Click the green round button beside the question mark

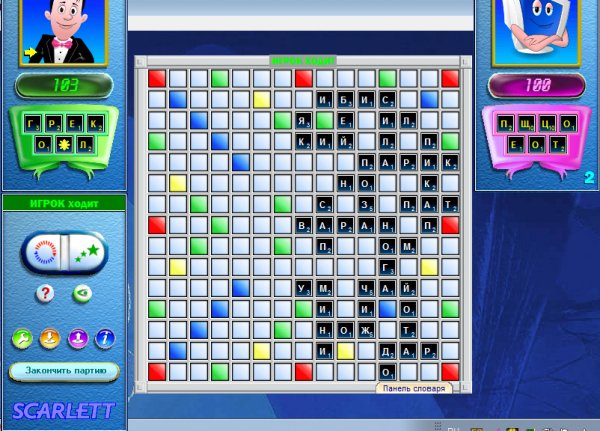tap(81, 293)
